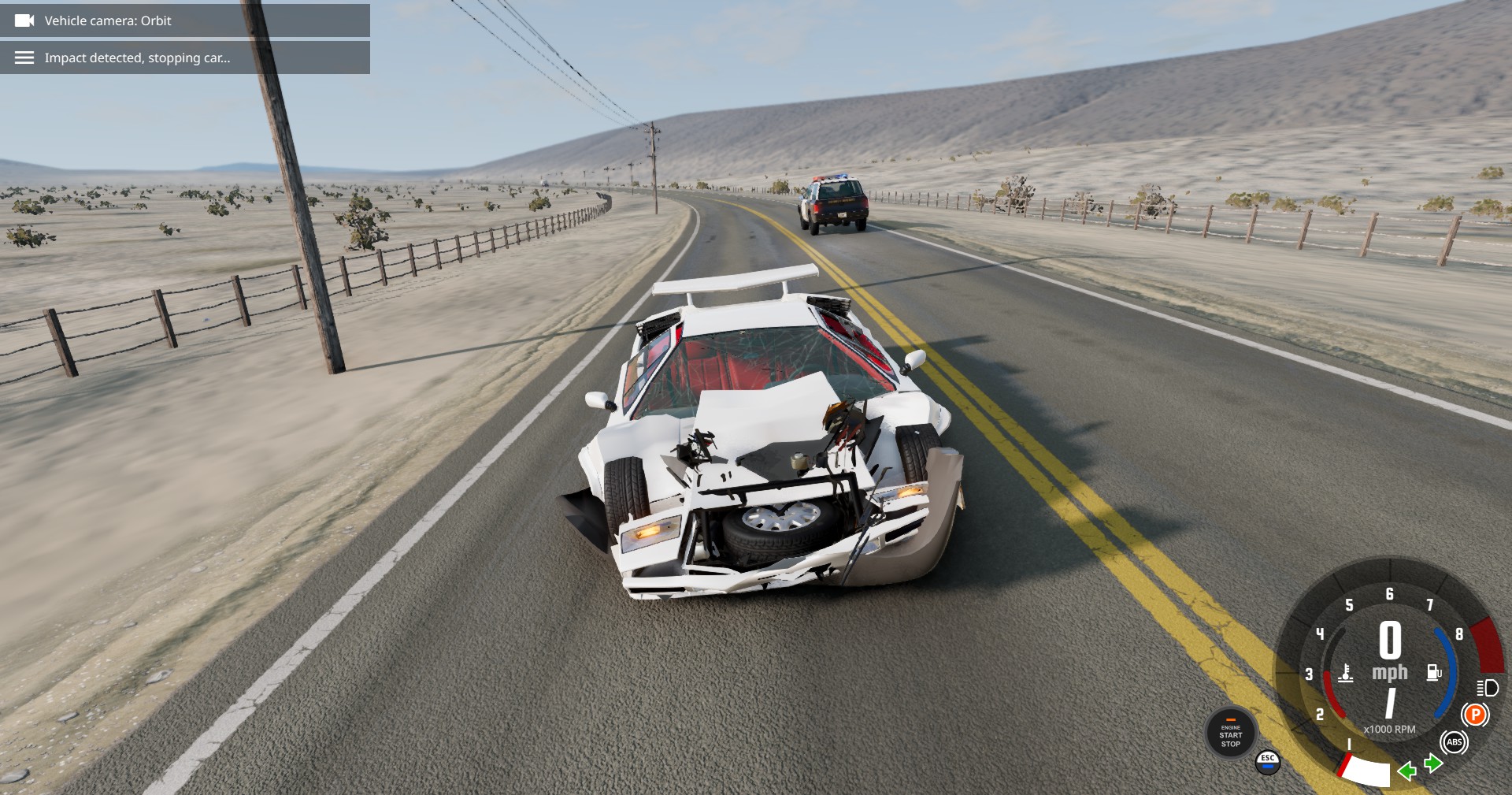Select the Vehicle camera: Orbit message
The image size is (1512, 795).
[x=185, y=20]
